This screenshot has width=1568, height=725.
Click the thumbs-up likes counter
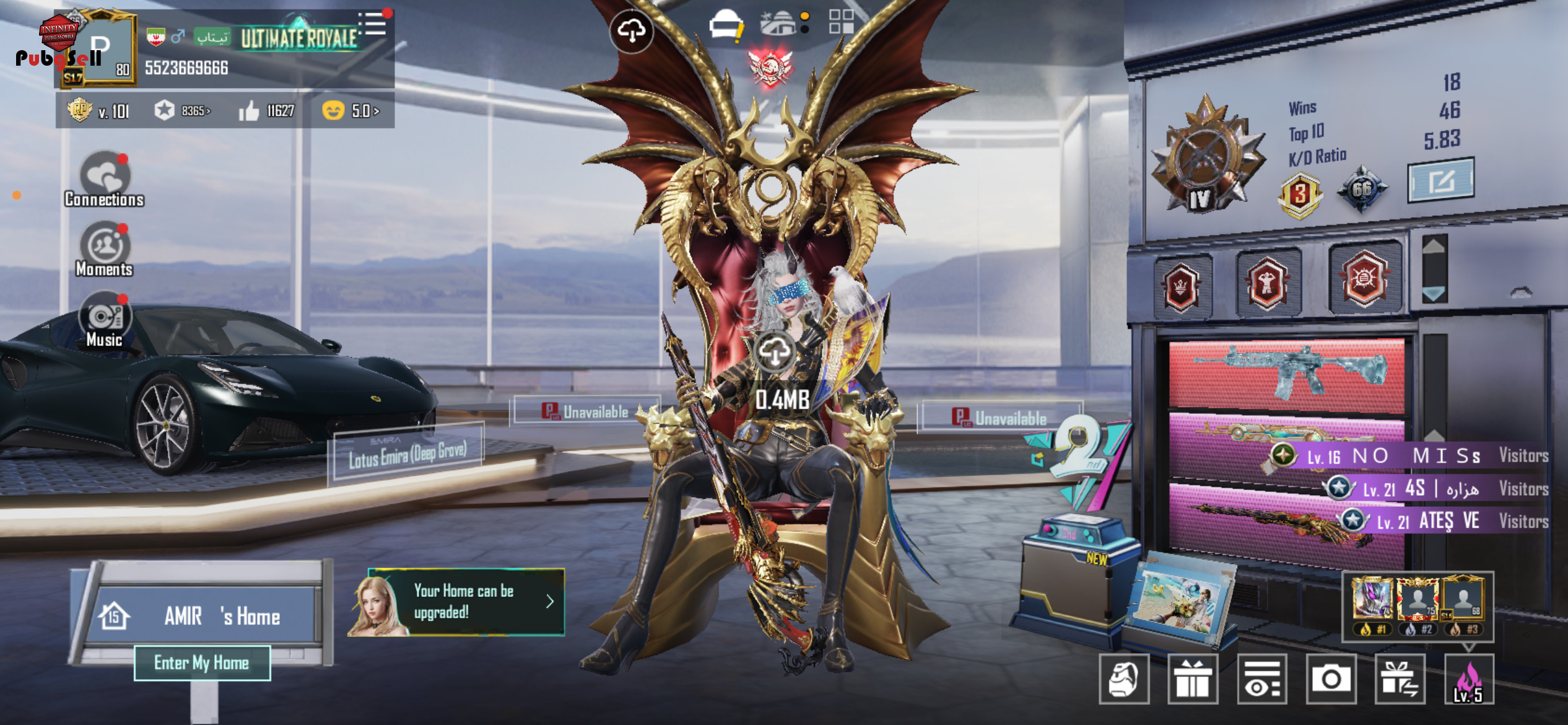click(267, 111)
